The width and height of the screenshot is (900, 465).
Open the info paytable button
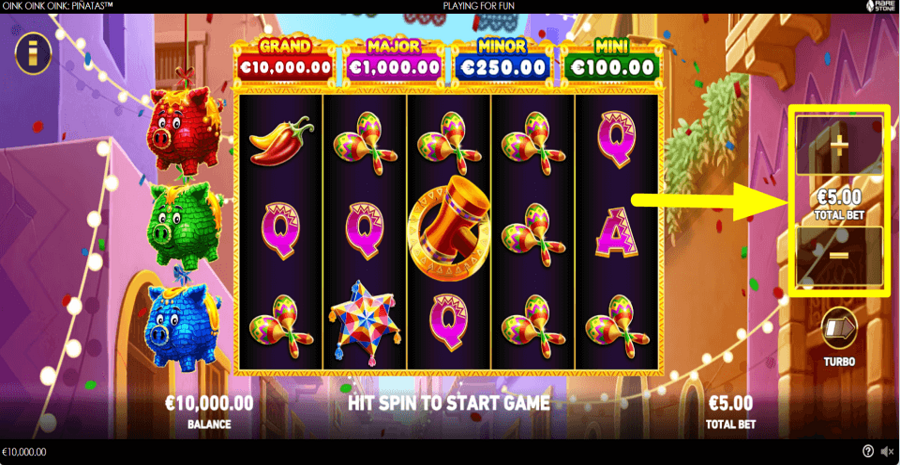pyautogui.click(x=33, y=52)
